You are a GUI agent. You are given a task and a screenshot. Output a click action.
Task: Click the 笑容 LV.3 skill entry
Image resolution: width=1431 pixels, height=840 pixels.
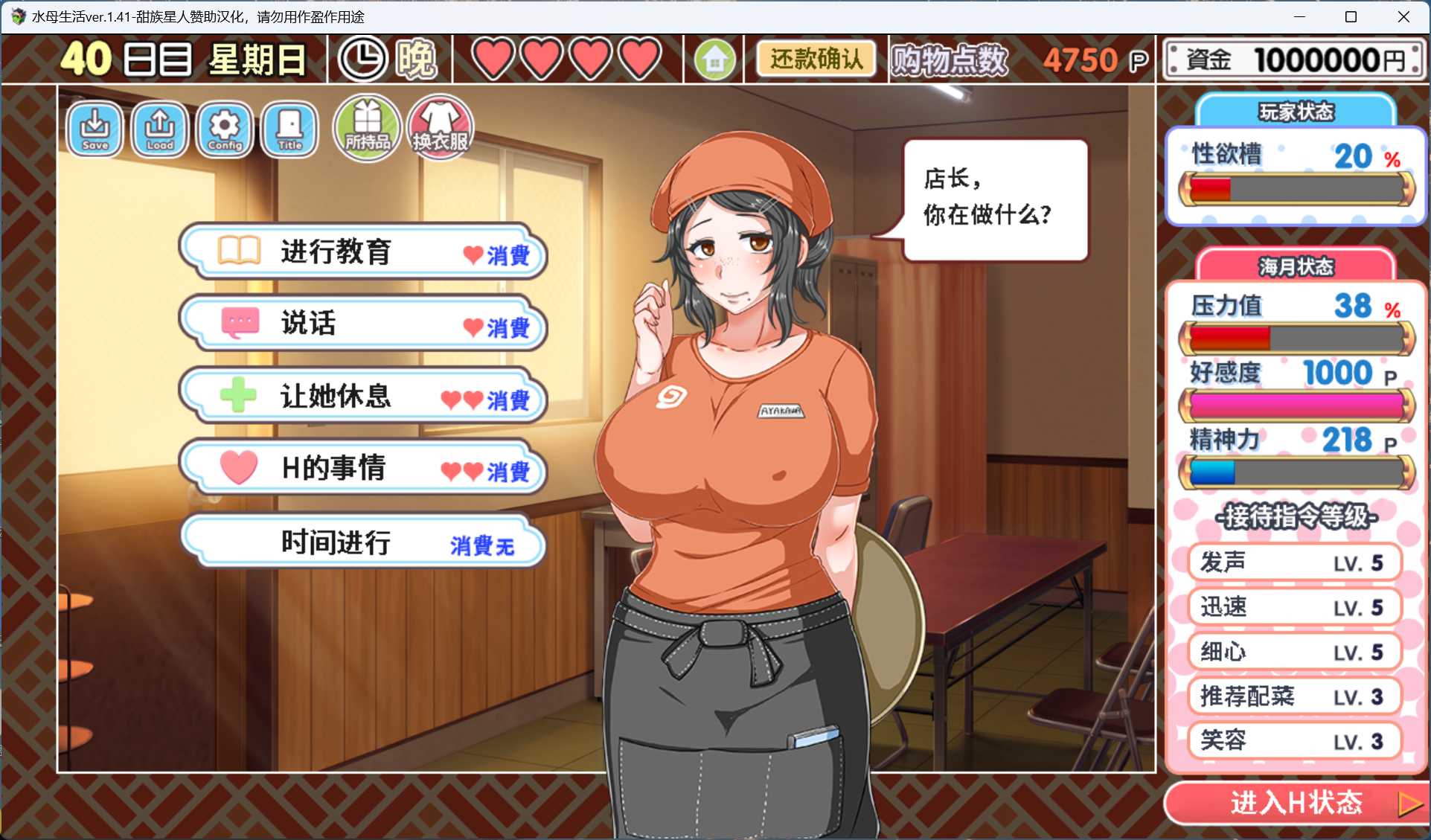(x=1294, y=740)
